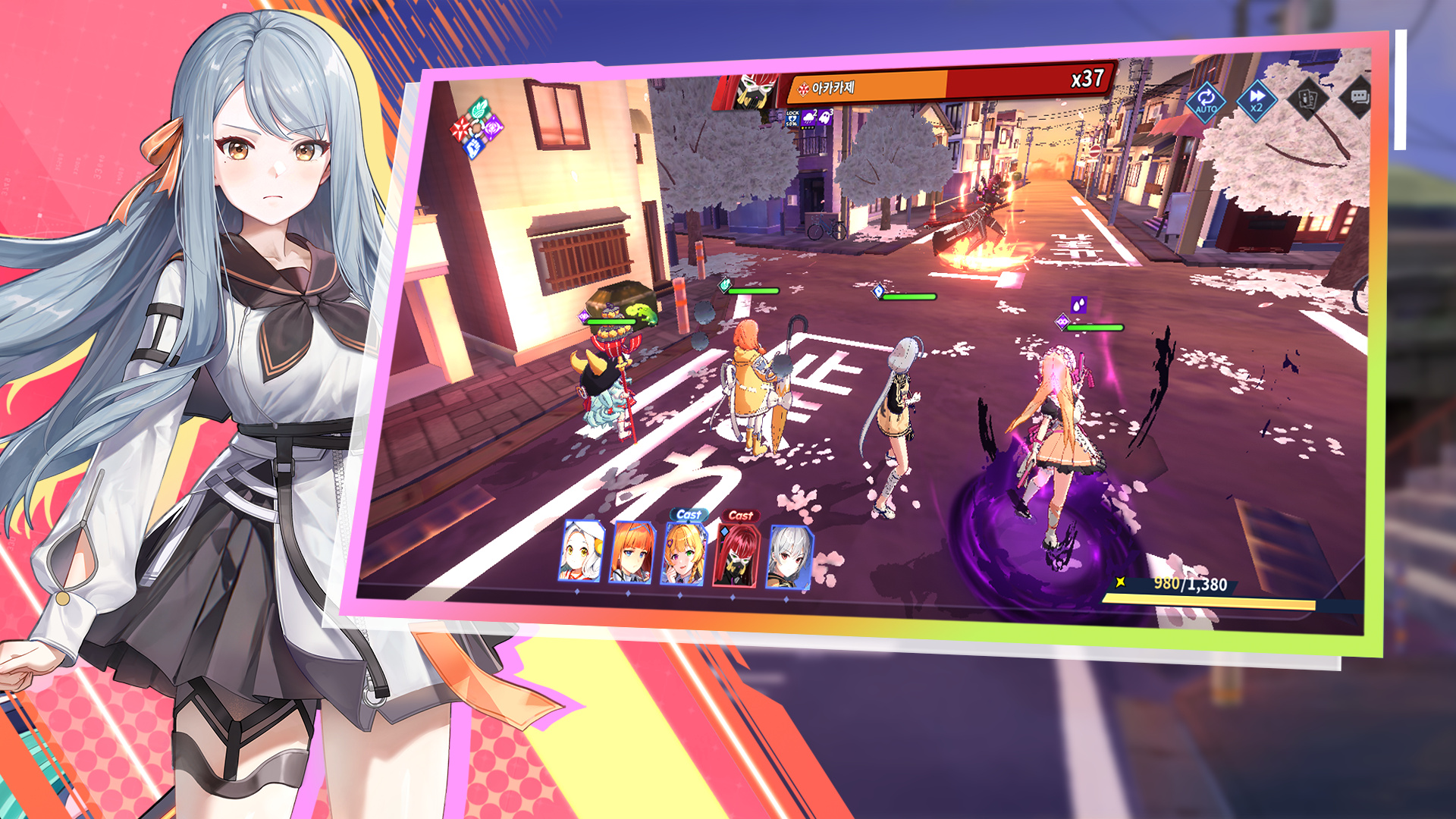The width and height of the screenshot is (1456, 819).
Task: Click the ghost debuff icon stacked x3
Action: 826,117
